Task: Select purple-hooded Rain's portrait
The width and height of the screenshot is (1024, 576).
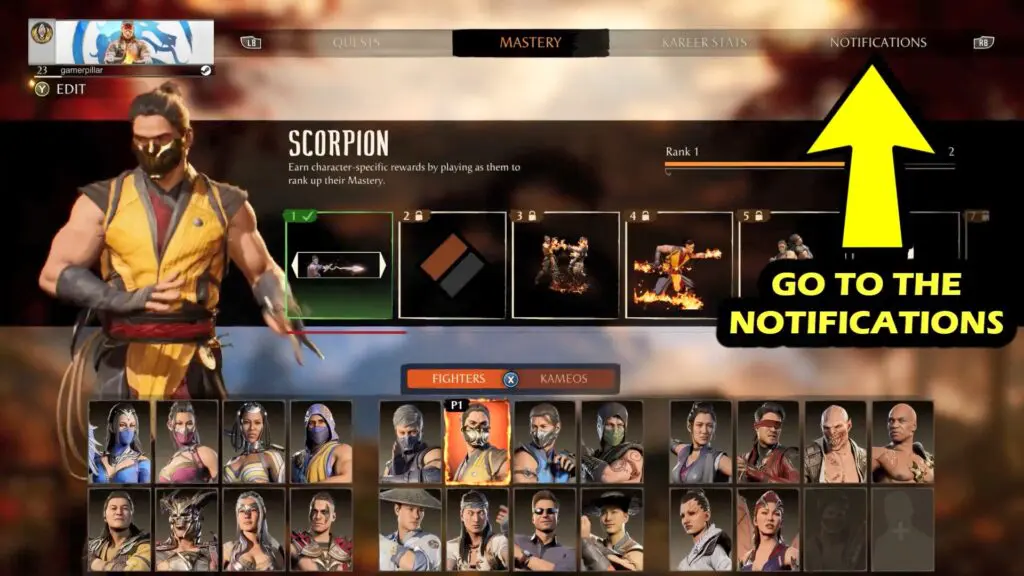Action: click(321, 442)
